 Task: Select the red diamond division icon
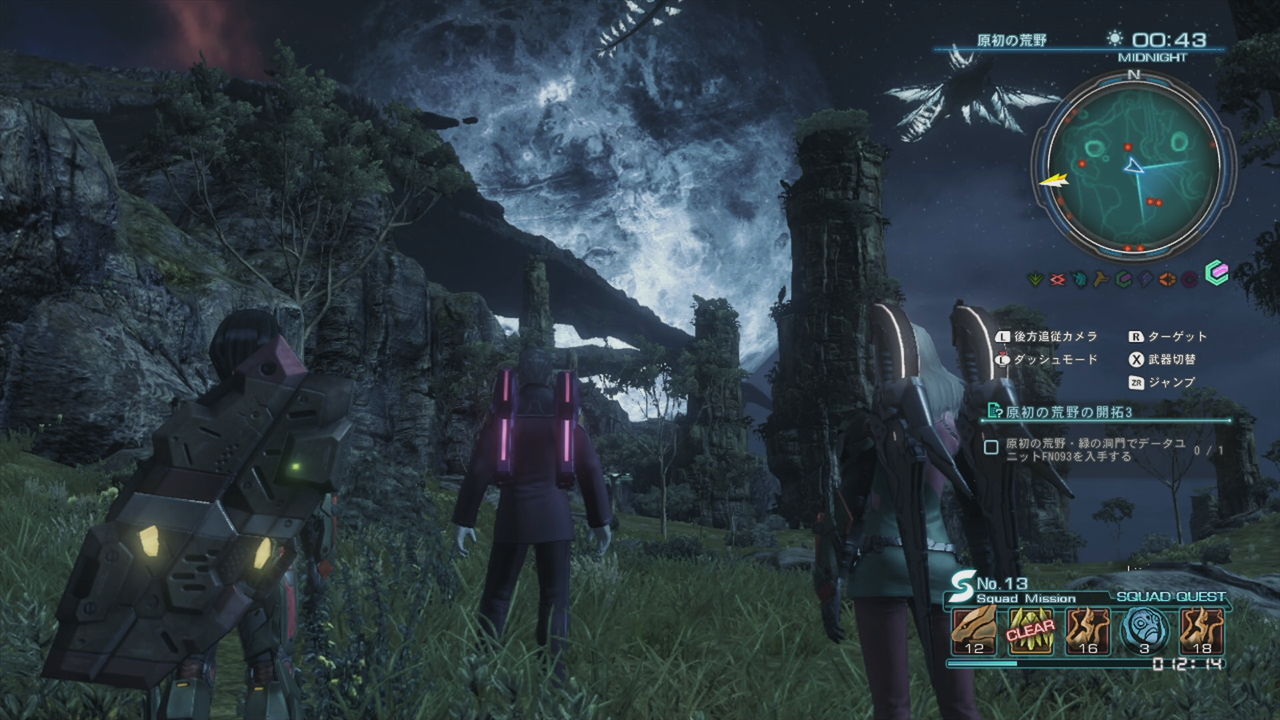(1056, 279)
